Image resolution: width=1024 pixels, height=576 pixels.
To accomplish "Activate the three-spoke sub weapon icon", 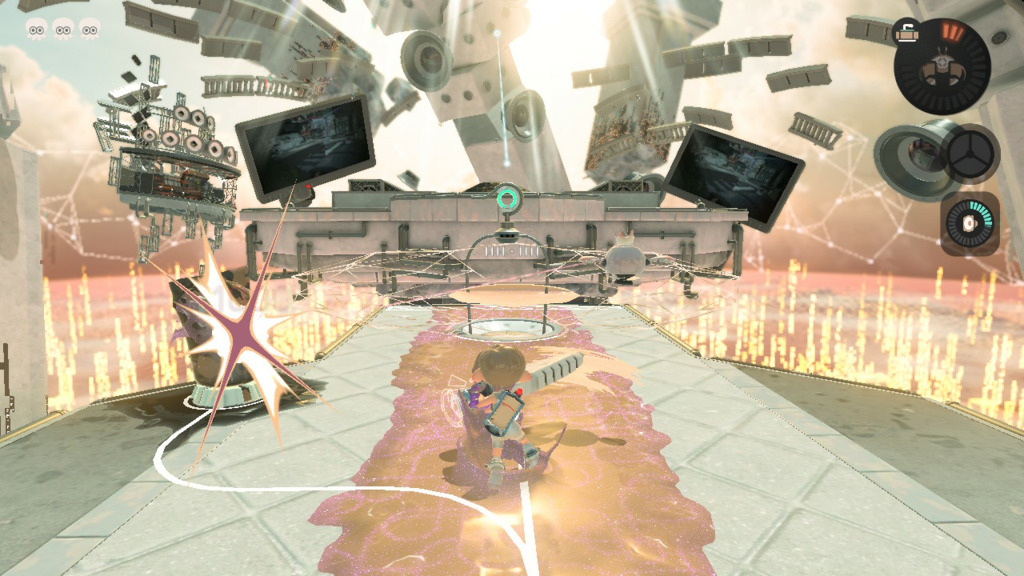I will pos(968,154).
